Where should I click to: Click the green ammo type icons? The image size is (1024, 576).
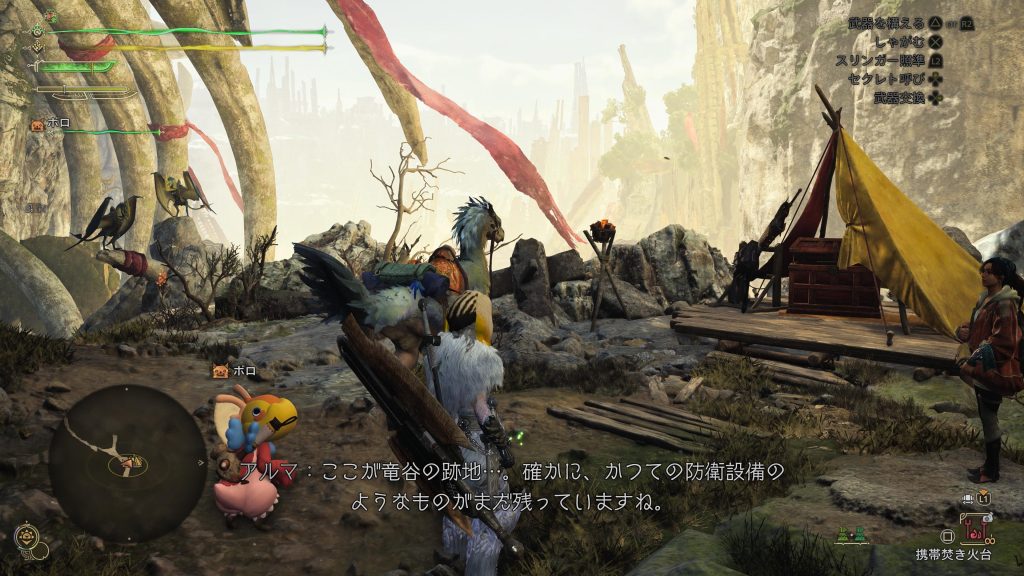click(851, 537)
